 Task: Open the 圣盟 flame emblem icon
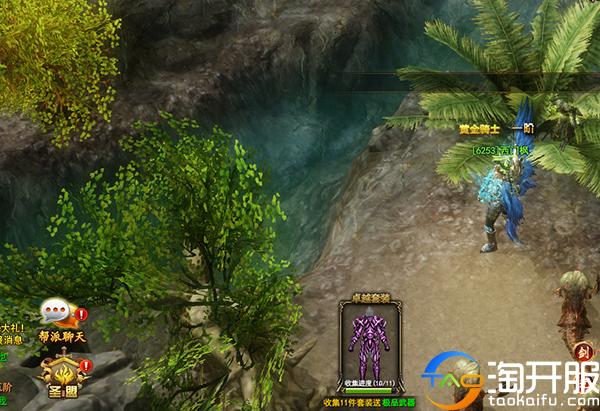(60, 373)
